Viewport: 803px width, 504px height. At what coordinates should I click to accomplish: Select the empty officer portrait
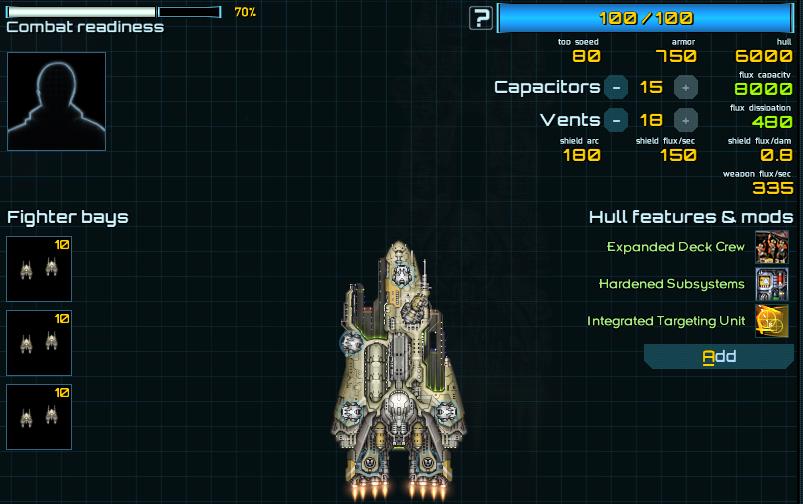coord(56,101)
